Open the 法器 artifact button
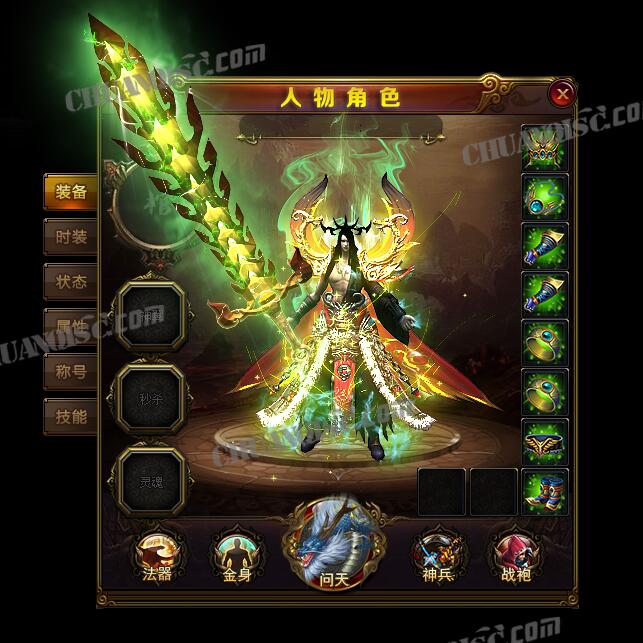Image resolution: width=643 pixels, height=643 pixels. click(157, 555)
